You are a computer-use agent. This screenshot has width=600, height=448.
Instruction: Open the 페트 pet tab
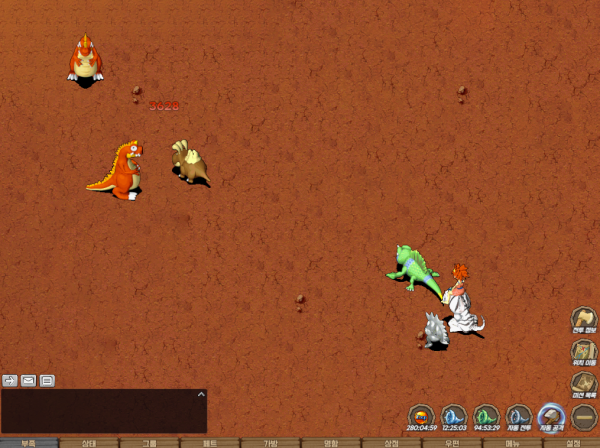[x=210, y=442]
